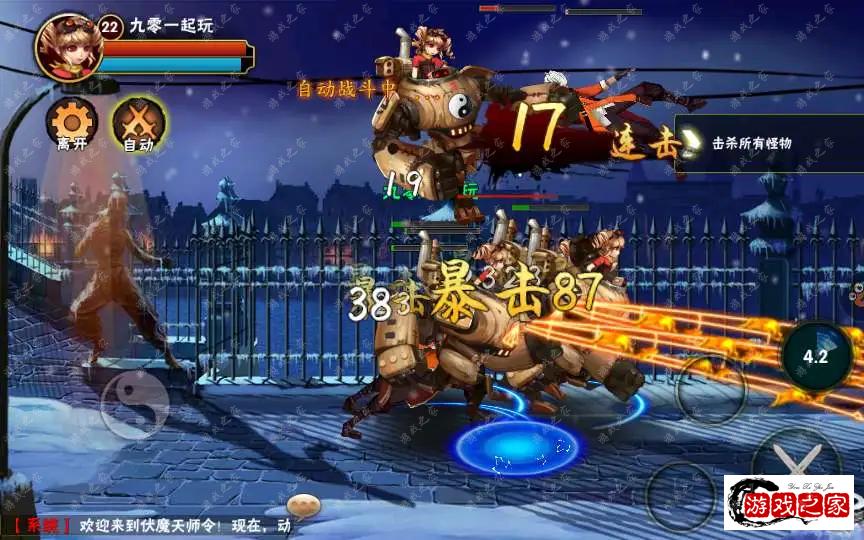Open the 系统 chat message bar
The height and width of the screenshot is (540, 864).
tap(160, 525)
